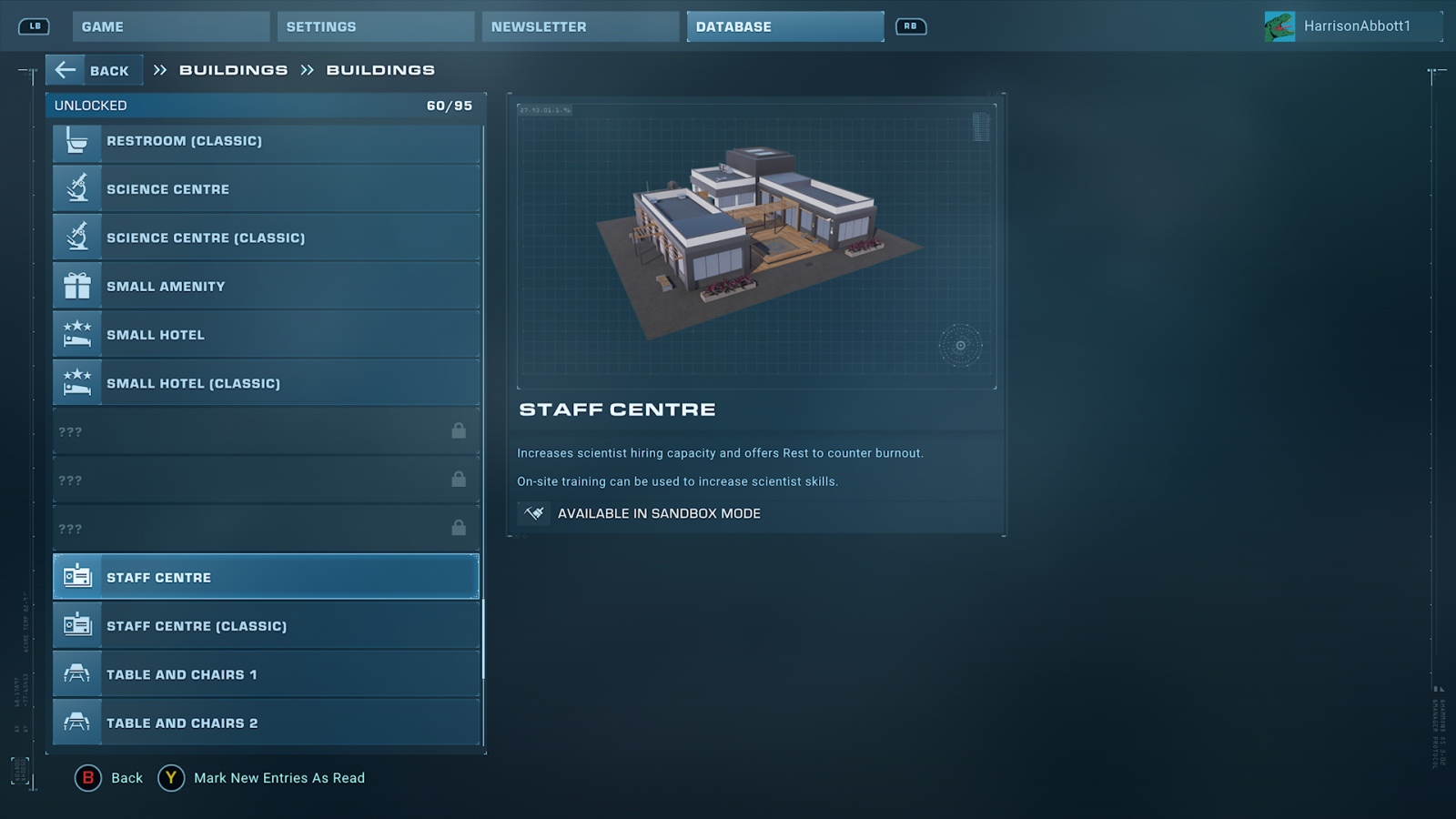Viewport: 1456px width, 819px height.
Task: Show Table and Chairs 1 entry
Action: click(266, 674)
